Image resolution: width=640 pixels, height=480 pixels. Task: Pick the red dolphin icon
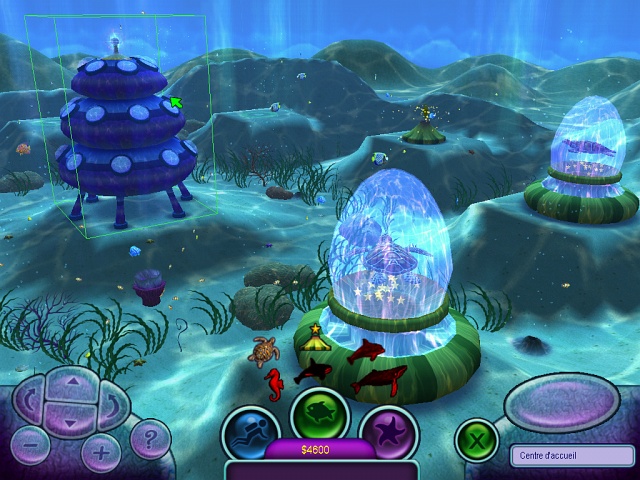coord(368,350)
